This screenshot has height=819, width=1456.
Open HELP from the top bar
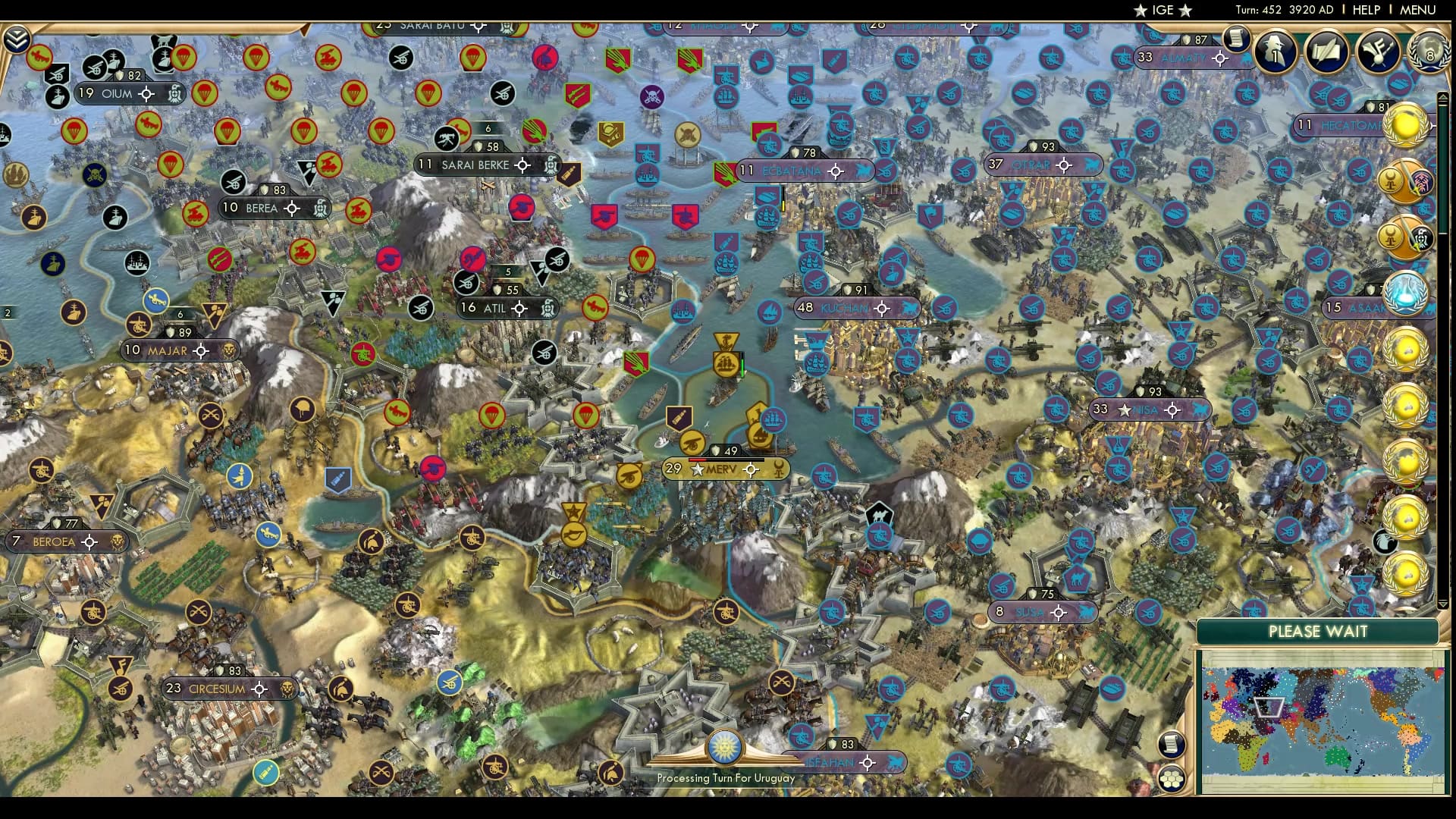point(1365,10)
